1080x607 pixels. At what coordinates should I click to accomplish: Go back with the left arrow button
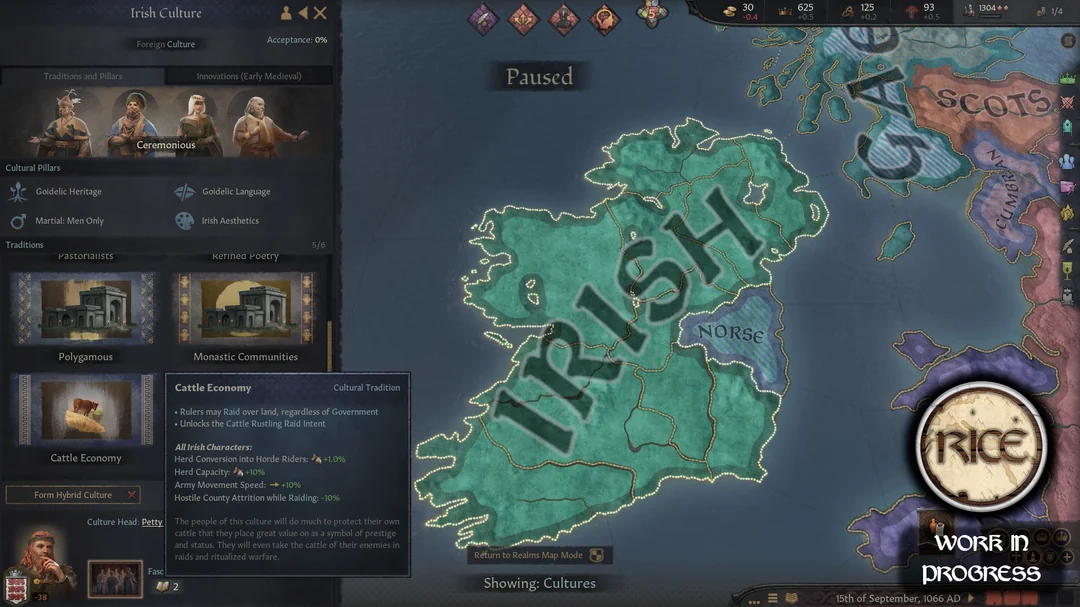pyautogui.click(x=303, y=13)
